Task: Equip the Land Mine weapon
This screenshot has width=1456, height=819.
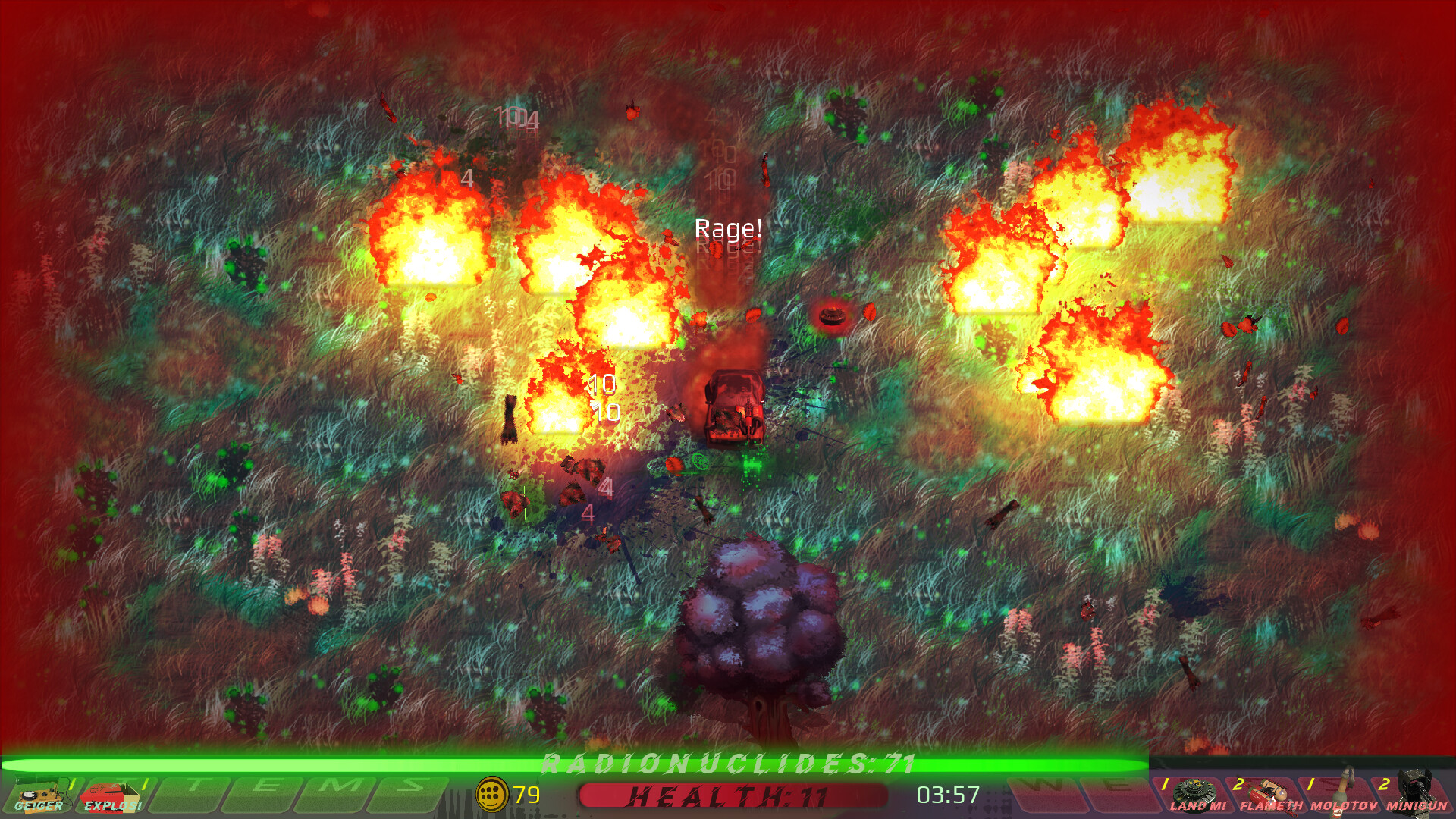Action: (1192, 793)
